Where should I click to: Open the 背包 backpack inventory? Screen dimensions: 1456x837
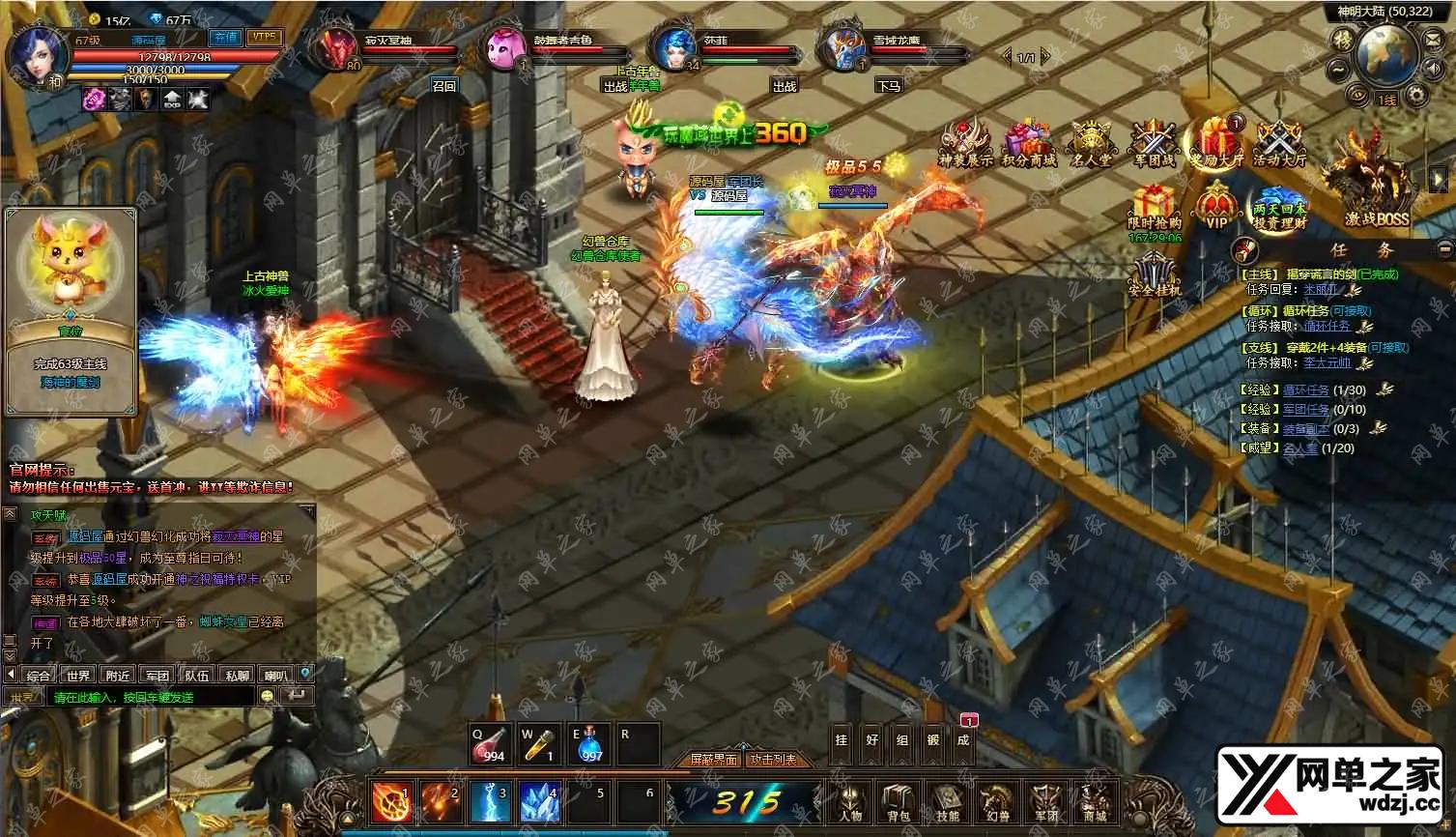click(899, 803)
